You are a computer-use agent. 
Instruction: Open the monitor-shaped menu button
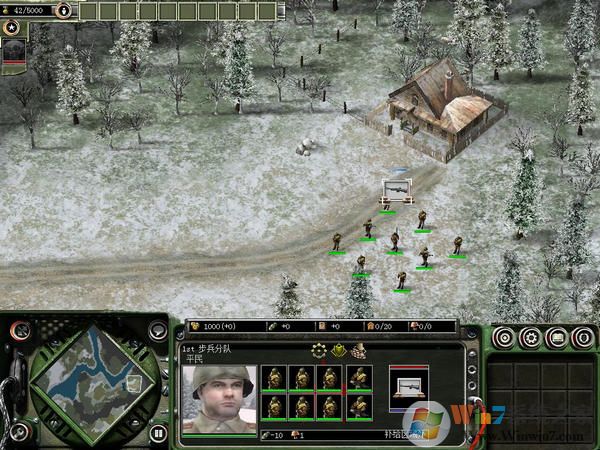[555, 337]
